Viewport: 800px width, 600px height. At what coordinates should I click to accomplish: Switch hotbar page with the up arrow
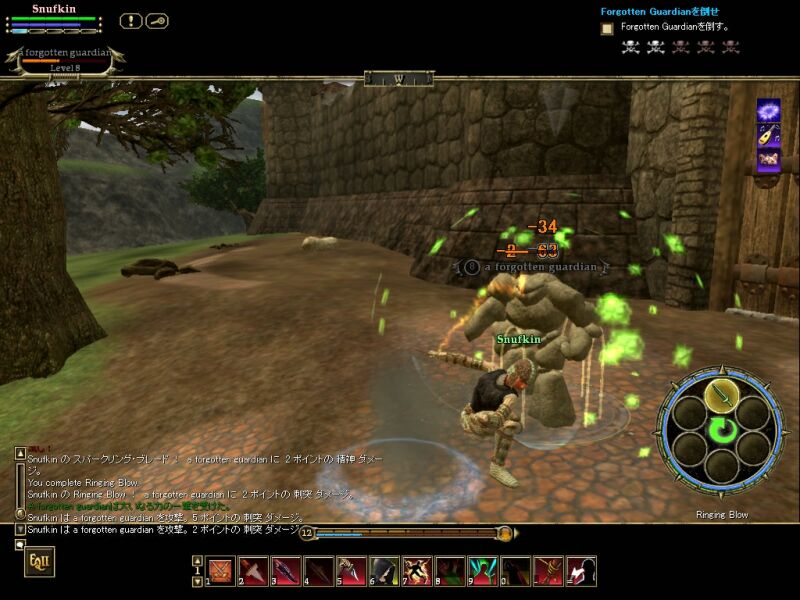pyautogui.click(x=197, y=562)
